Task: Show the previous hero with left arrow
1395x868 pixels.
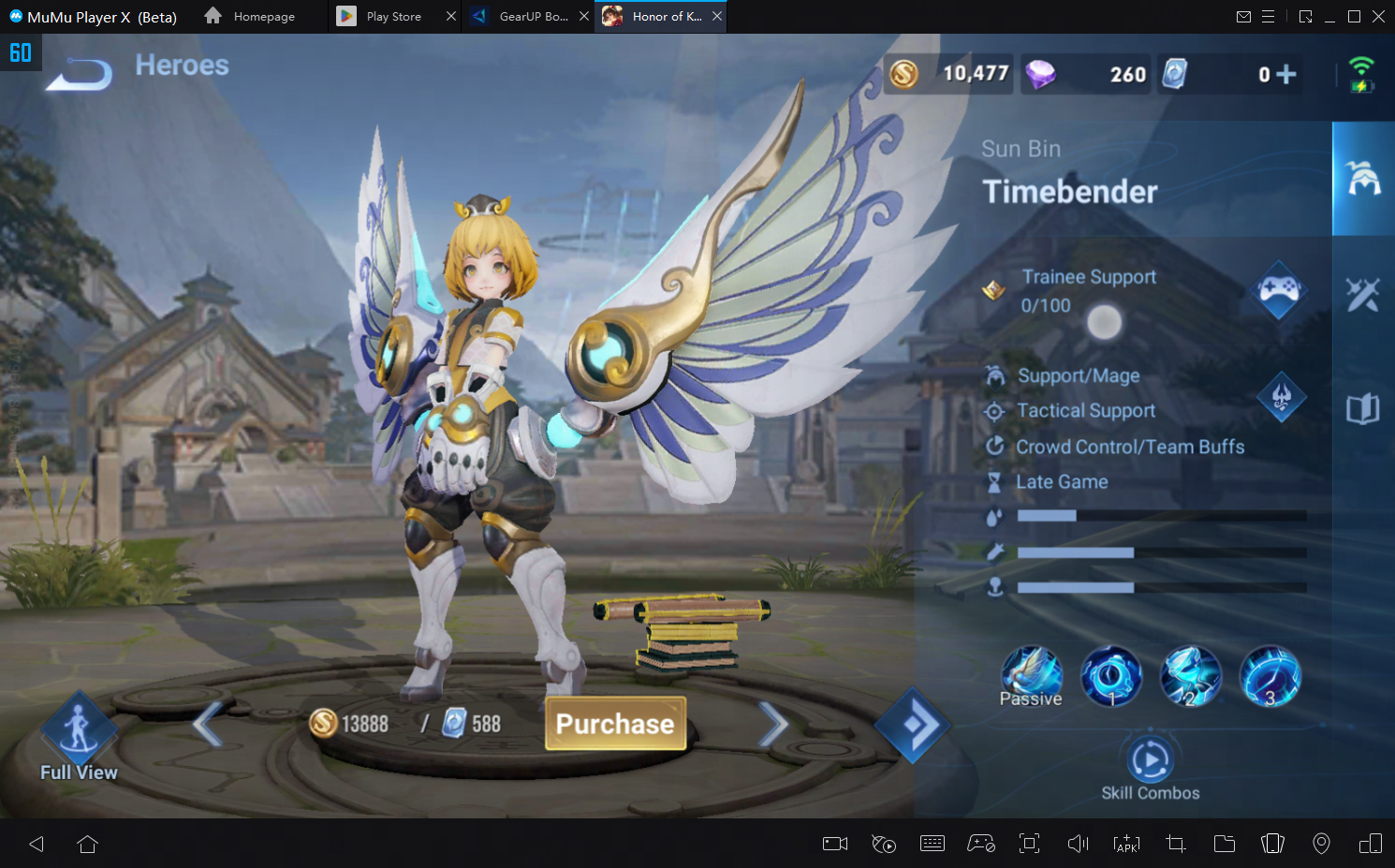Action: [x=208, y=724]
